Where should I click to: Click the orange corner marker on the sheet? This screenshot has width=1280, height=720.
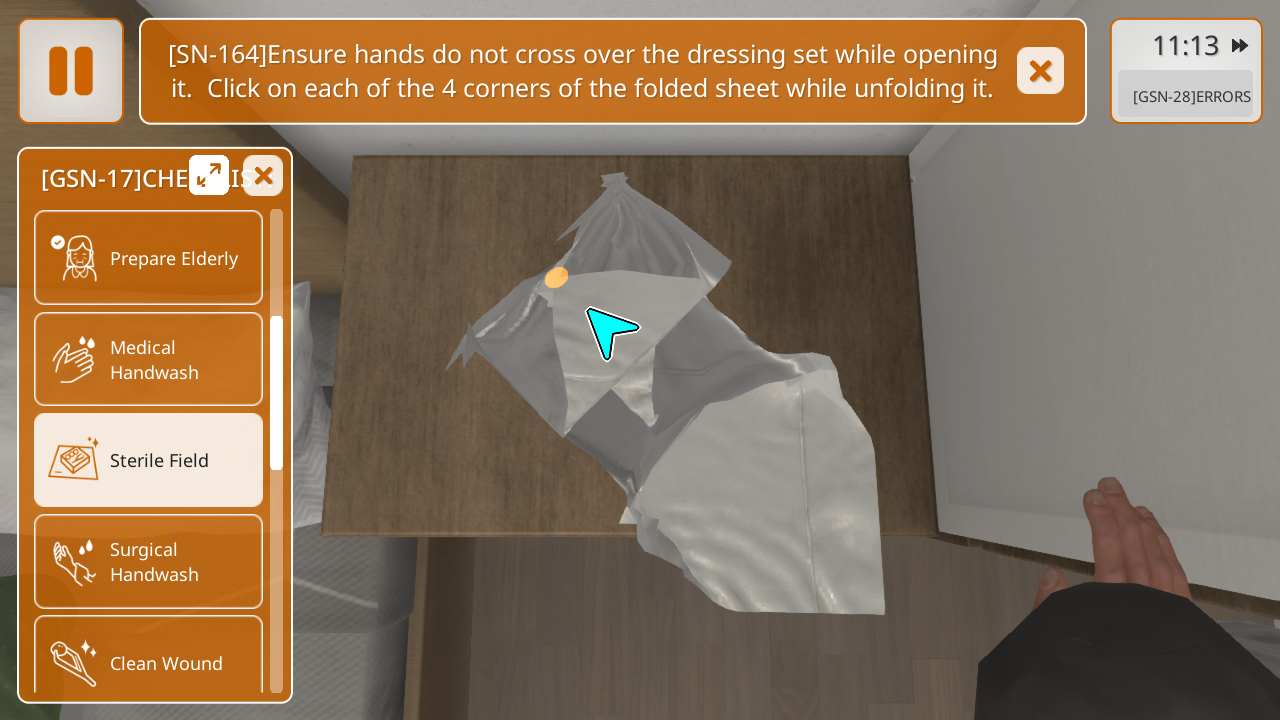(557, 277)
